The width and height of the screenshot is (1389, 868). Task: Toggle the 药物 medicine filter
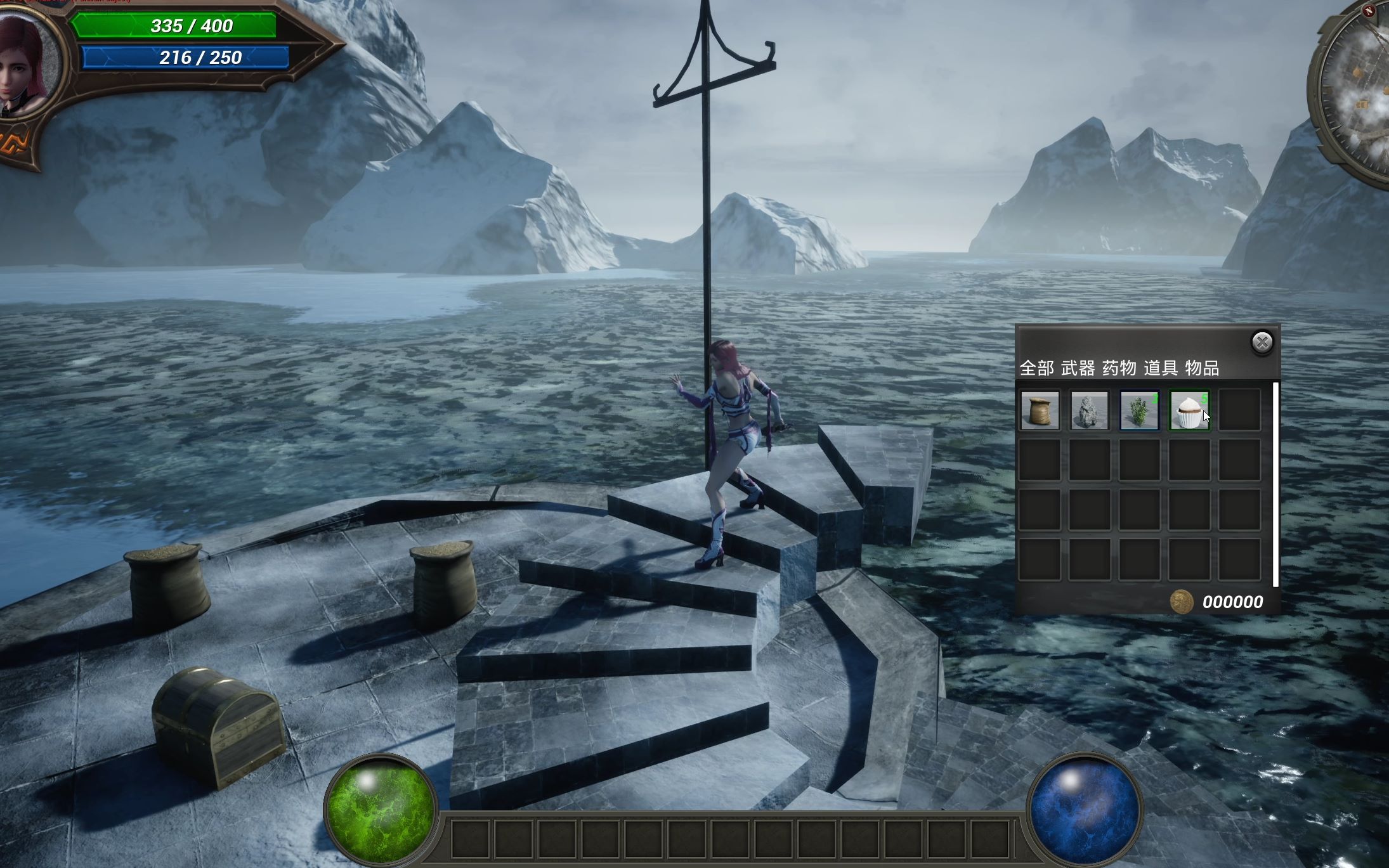[1119, 366]
